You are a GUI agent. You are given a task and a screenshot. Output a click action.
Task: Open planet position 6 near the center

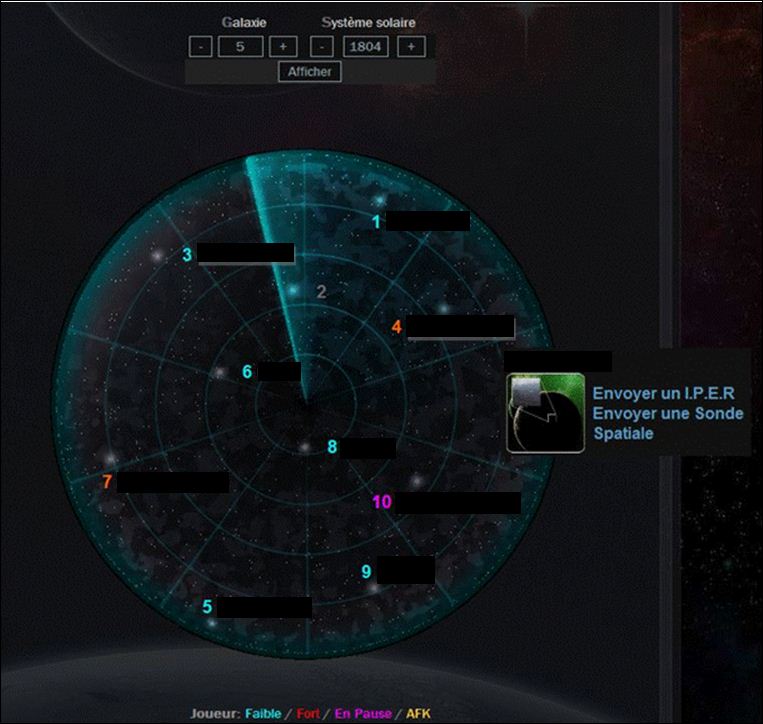point(247,372)
